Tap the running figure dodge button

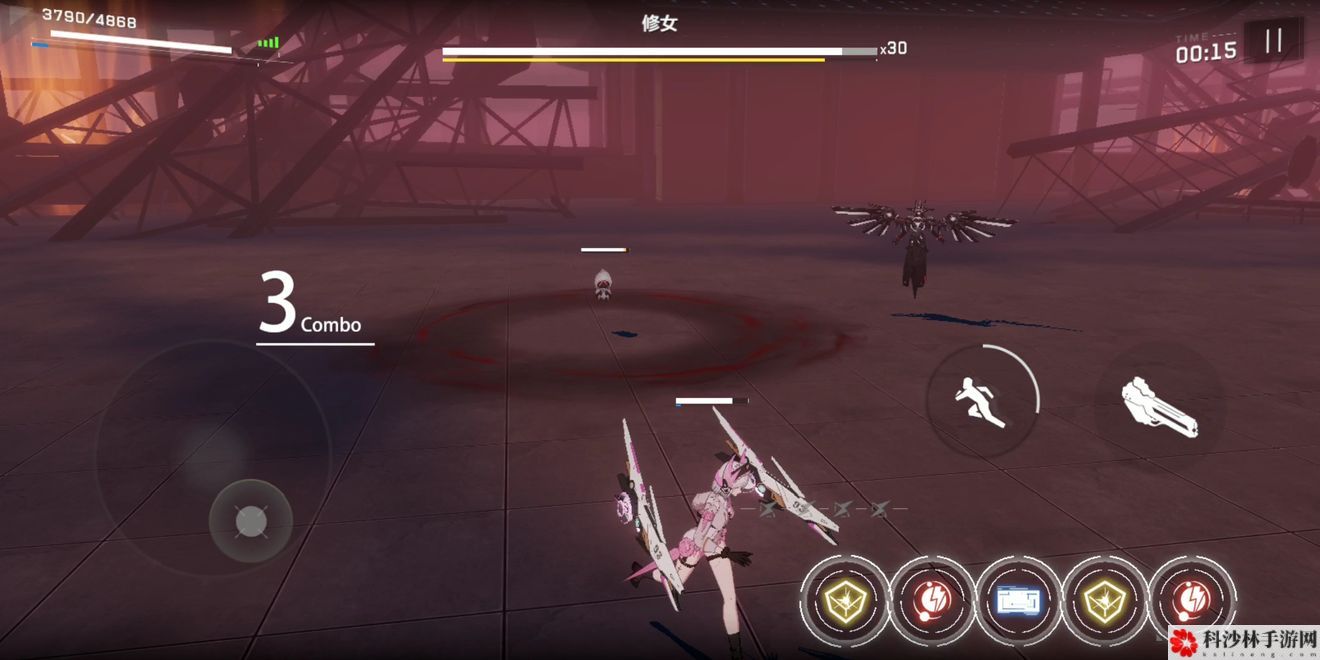point(981,401)
